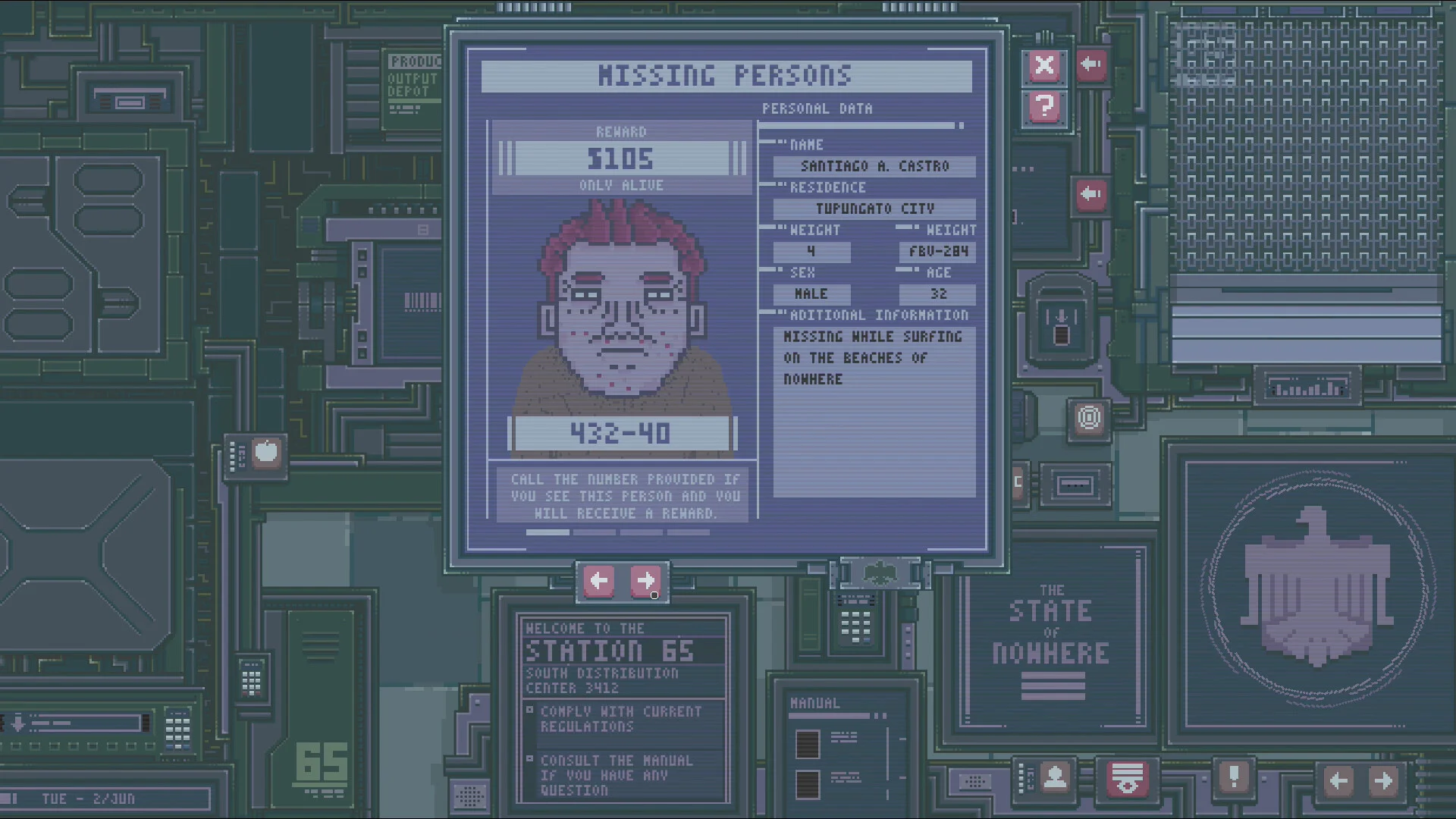
Task: Click the bottom-right panel's right arrow
Action: tap(1383, 780)
